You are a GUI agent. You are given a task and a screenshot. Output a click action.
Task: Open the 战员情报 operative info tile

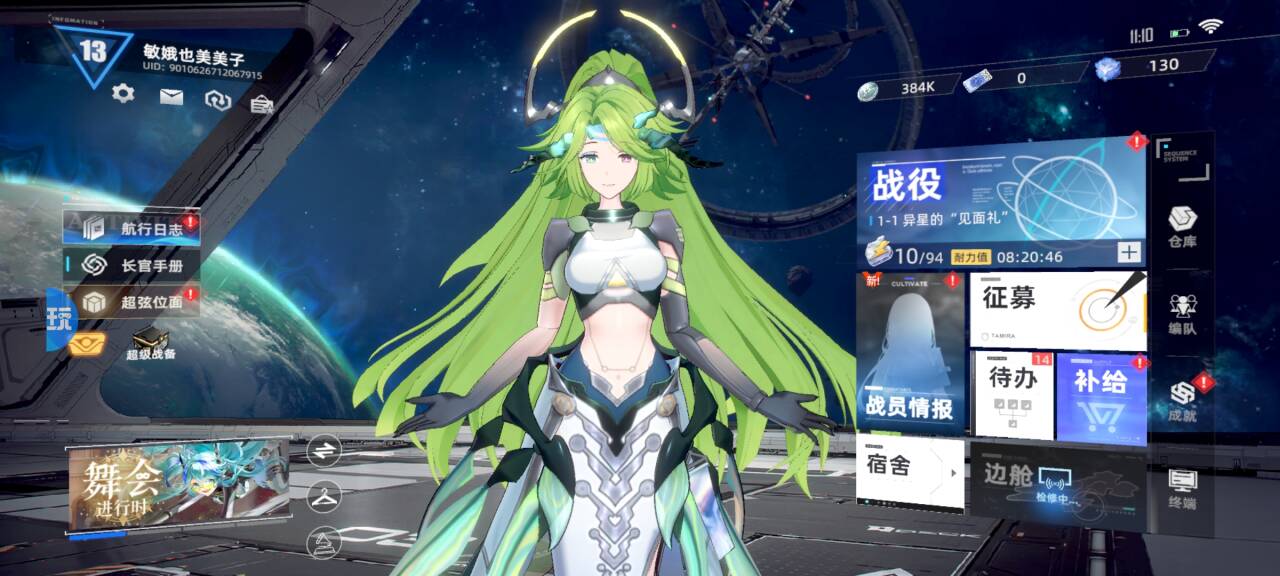(910, 352)
